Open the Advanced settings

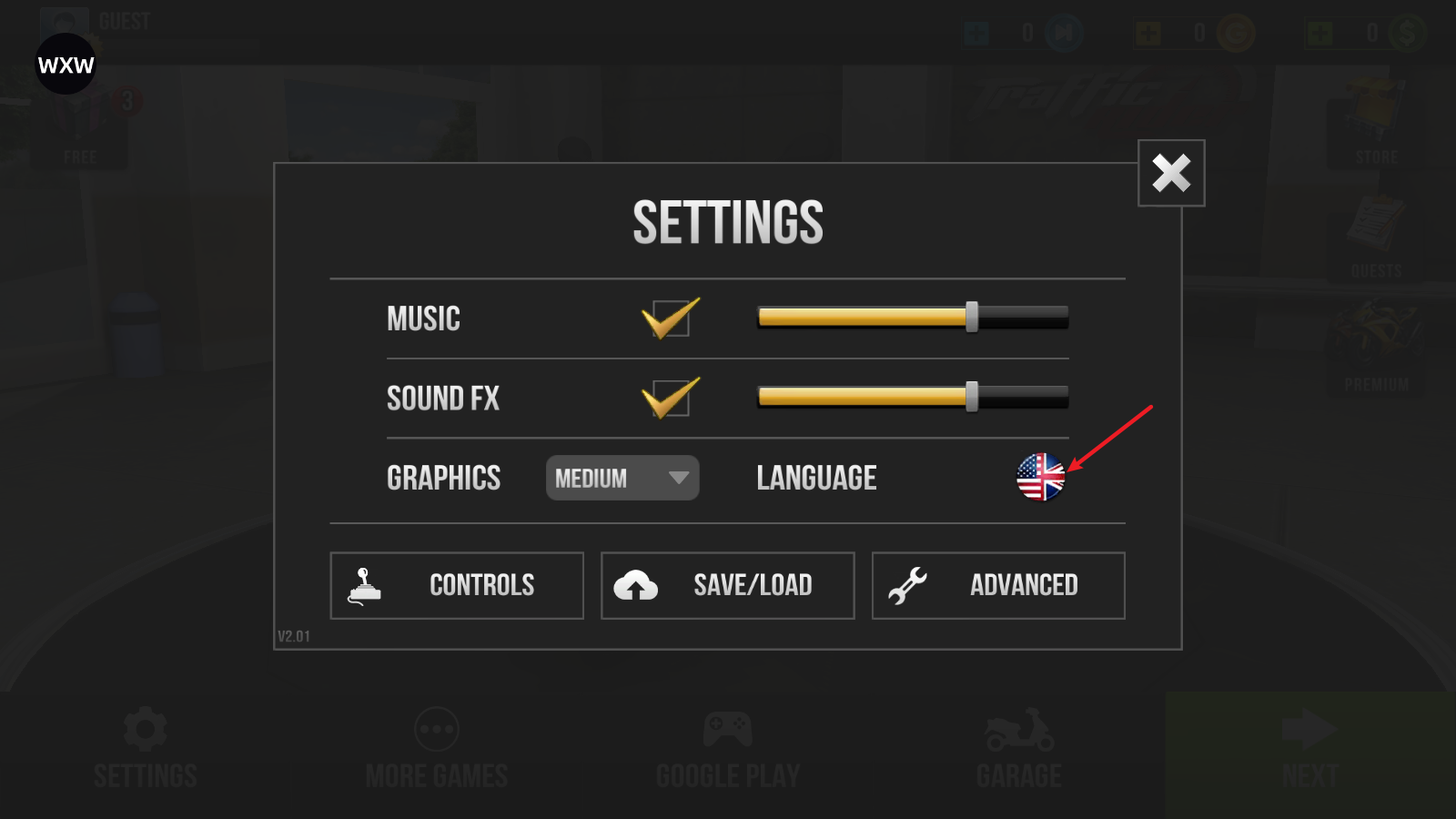click(998, 585)
